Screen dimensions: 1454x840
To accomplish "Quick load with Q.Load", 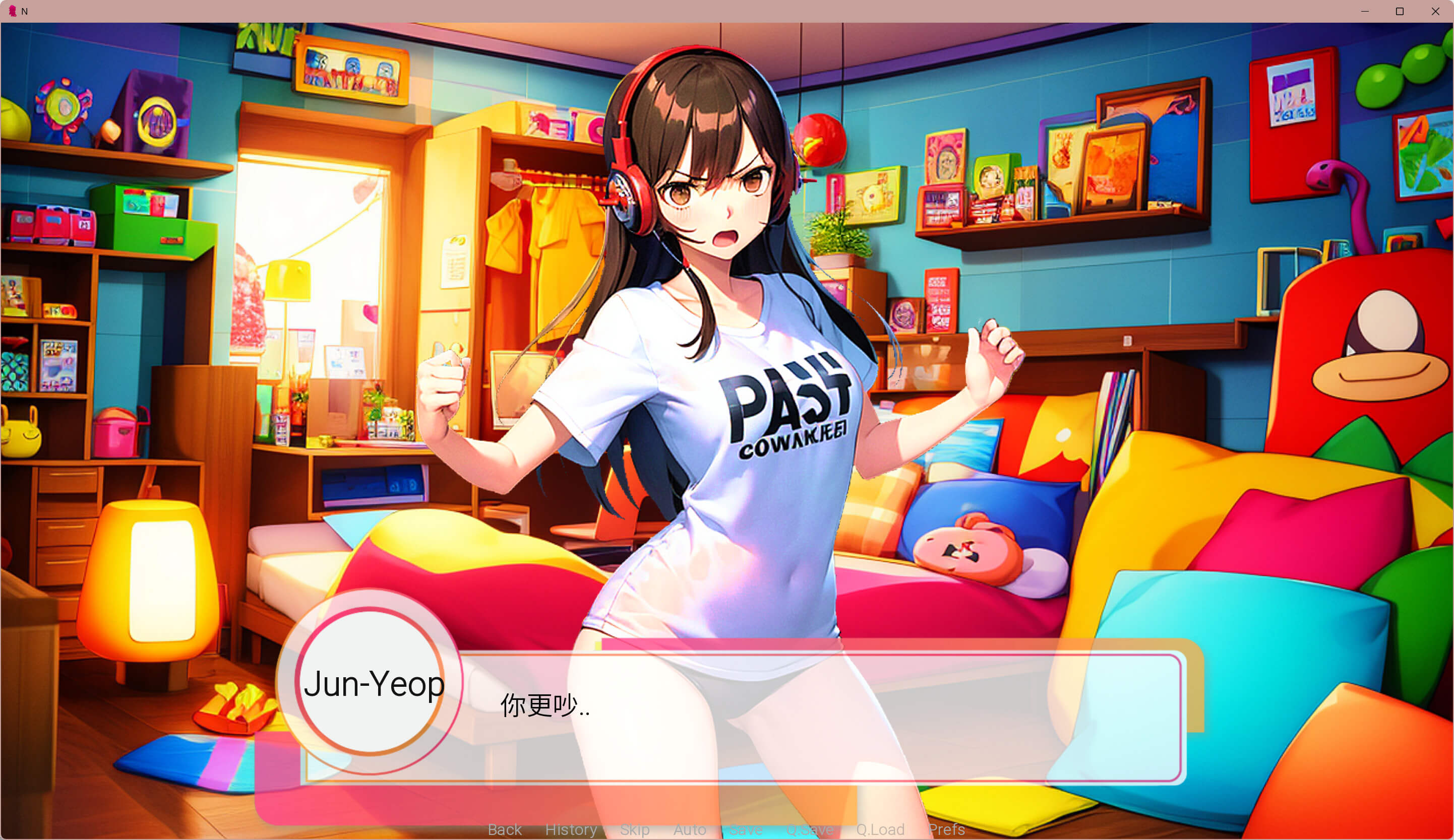I will click(880, 829).
